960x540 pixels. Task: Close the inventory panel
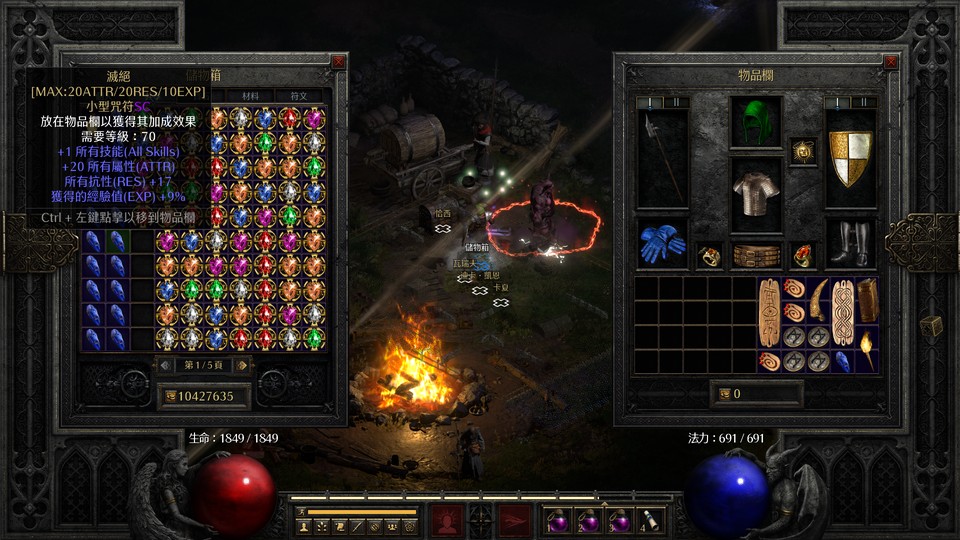pyautogui.click(x=891, y=62)
